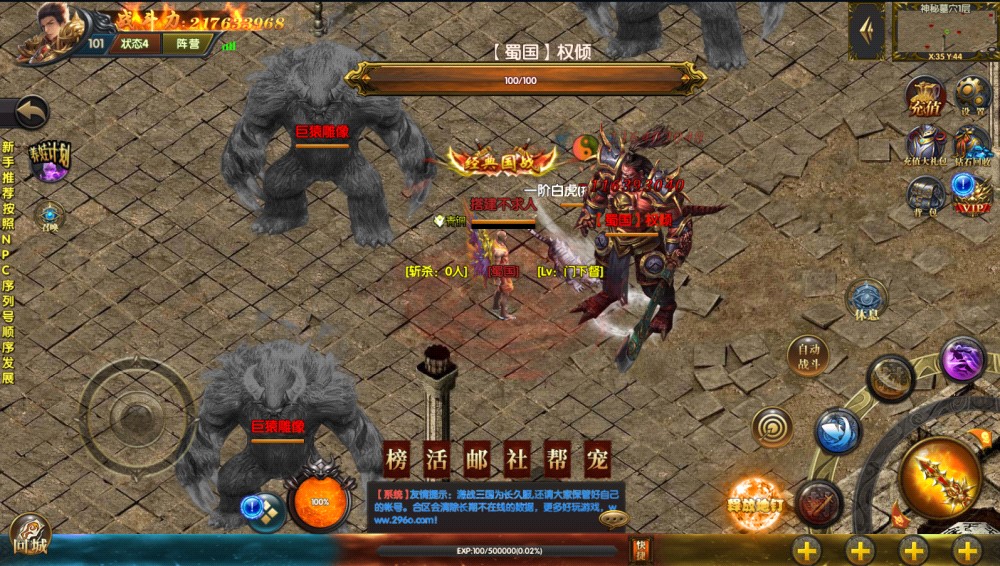Viewport: 1000px width, 566px height.
Task: Select the target lock bullseye icon
Action: (x=772, y=427)
